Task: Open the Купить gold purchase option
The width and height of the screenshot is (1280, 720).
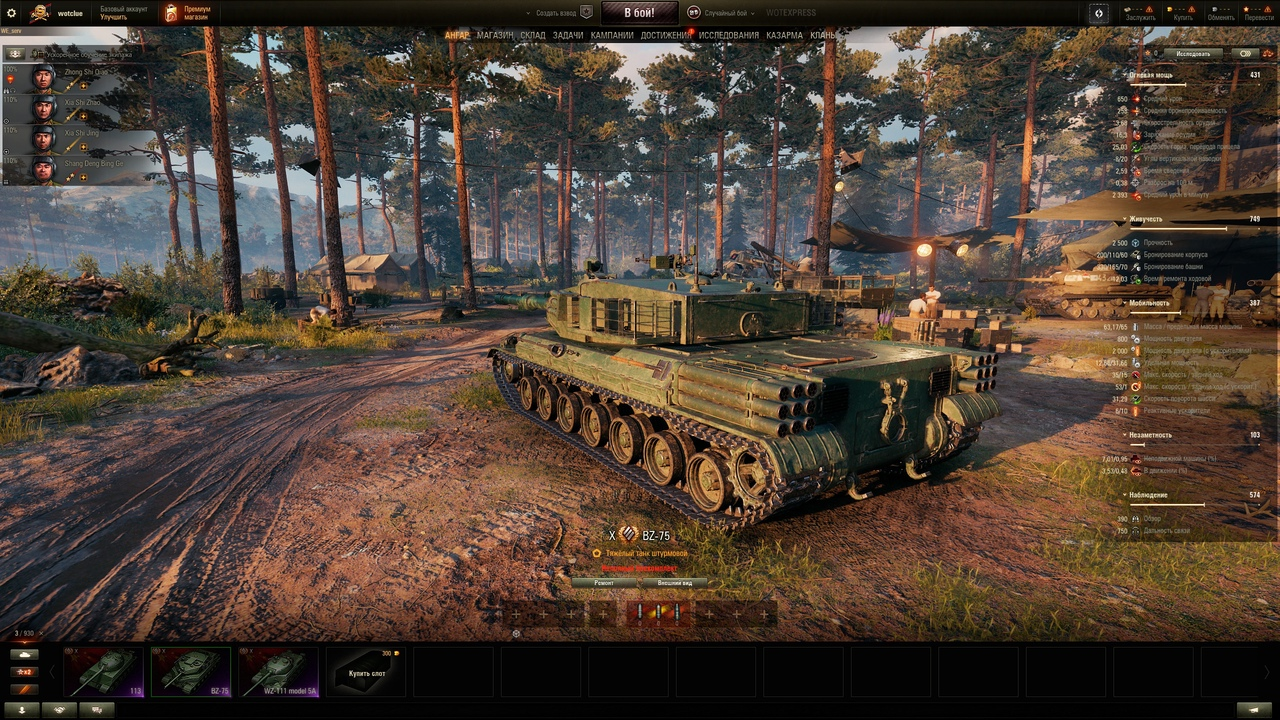Action: click(1183, 13)
